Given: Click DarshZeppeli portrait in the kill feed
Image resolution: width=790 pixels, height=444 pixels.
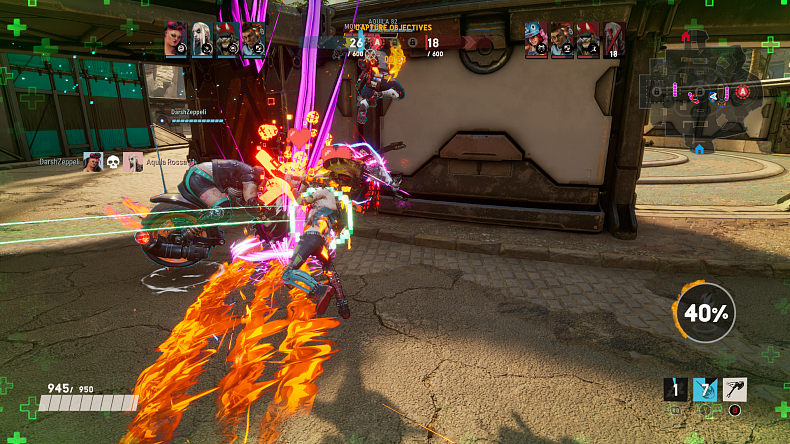Looking at the screenshot, I should click(x=92, y=161).
